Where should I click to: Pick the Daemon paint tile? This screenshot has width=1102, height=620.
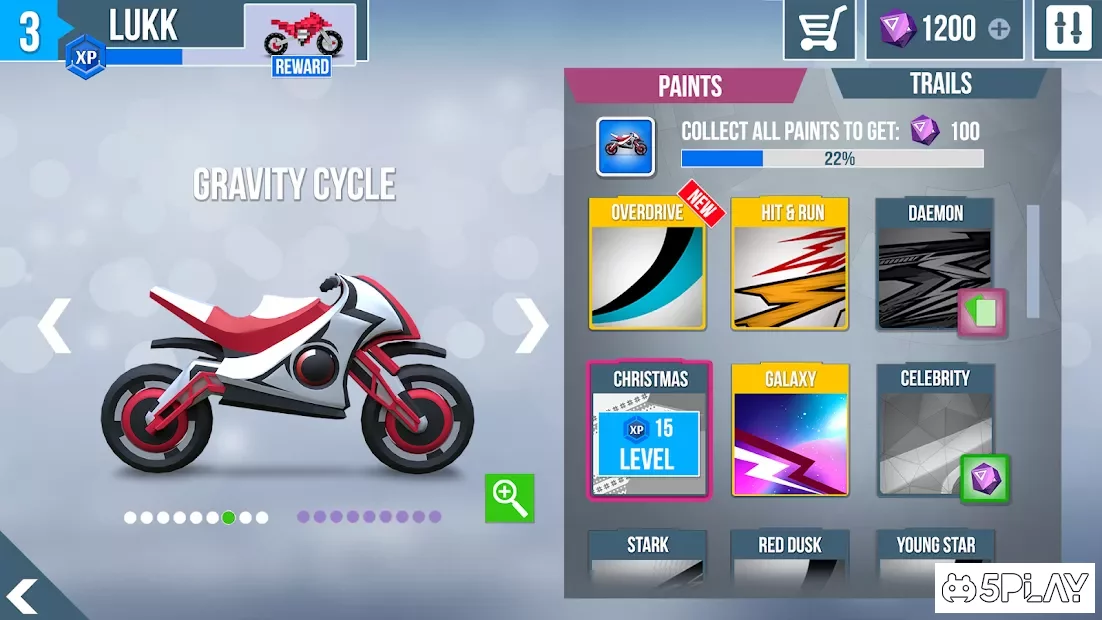(935, 264)
